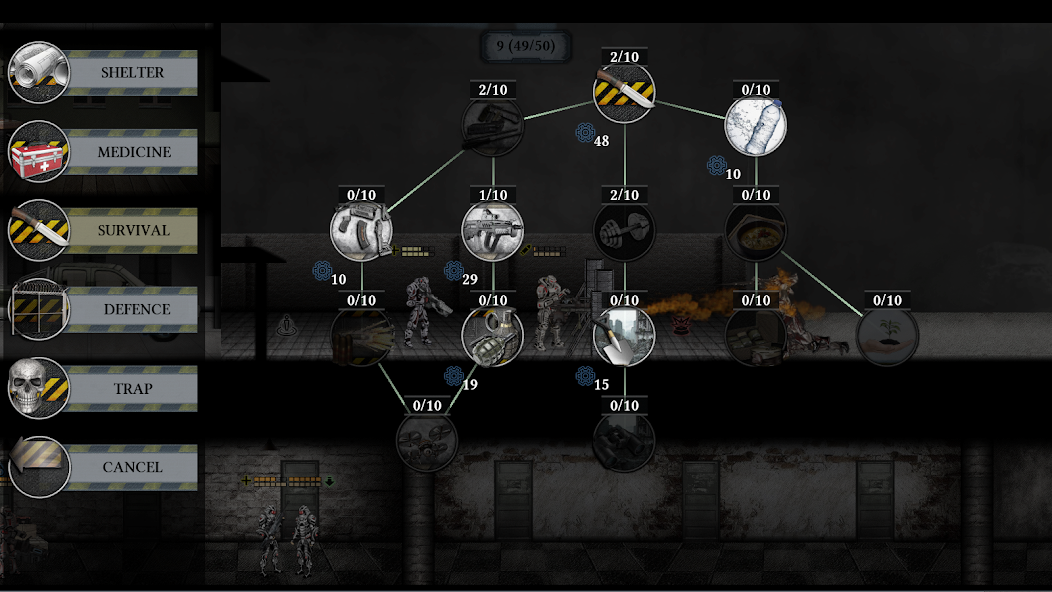Image resolution: width=1052 pixels, height=592 pixels.
Task: Choose the binoculars skill node
Action: coord(624,441)
